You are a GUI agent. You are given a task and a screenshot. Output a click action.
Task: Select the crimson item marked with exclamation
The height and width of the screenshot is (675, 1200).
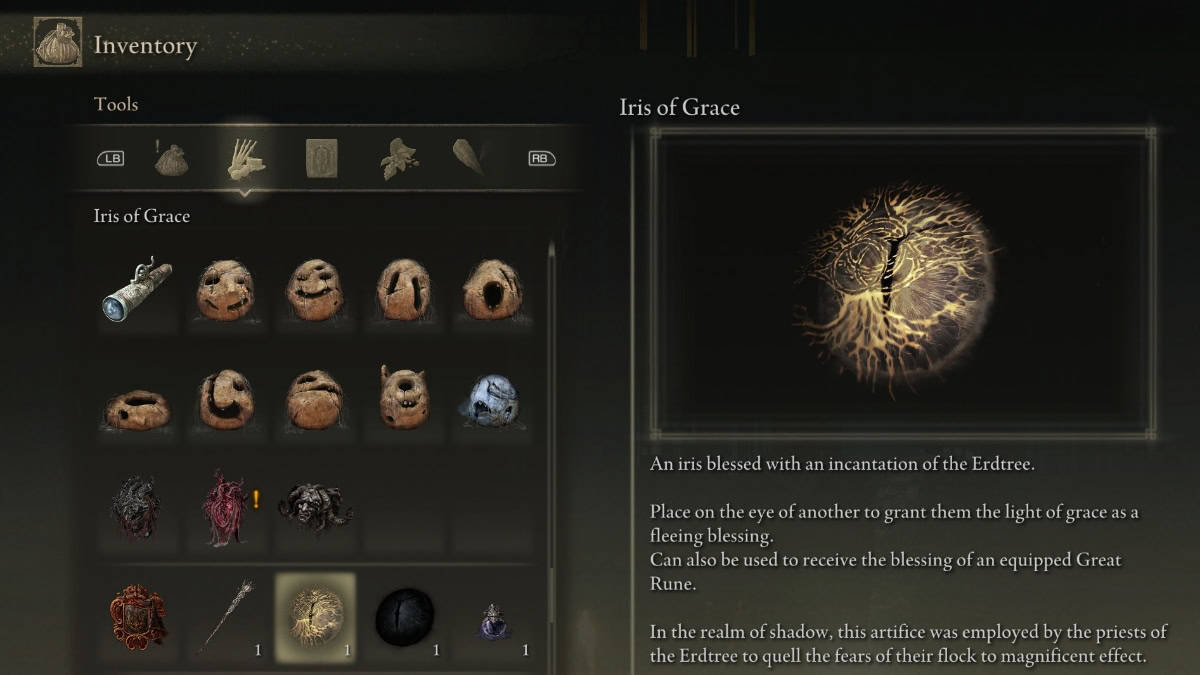click(225, 508)
